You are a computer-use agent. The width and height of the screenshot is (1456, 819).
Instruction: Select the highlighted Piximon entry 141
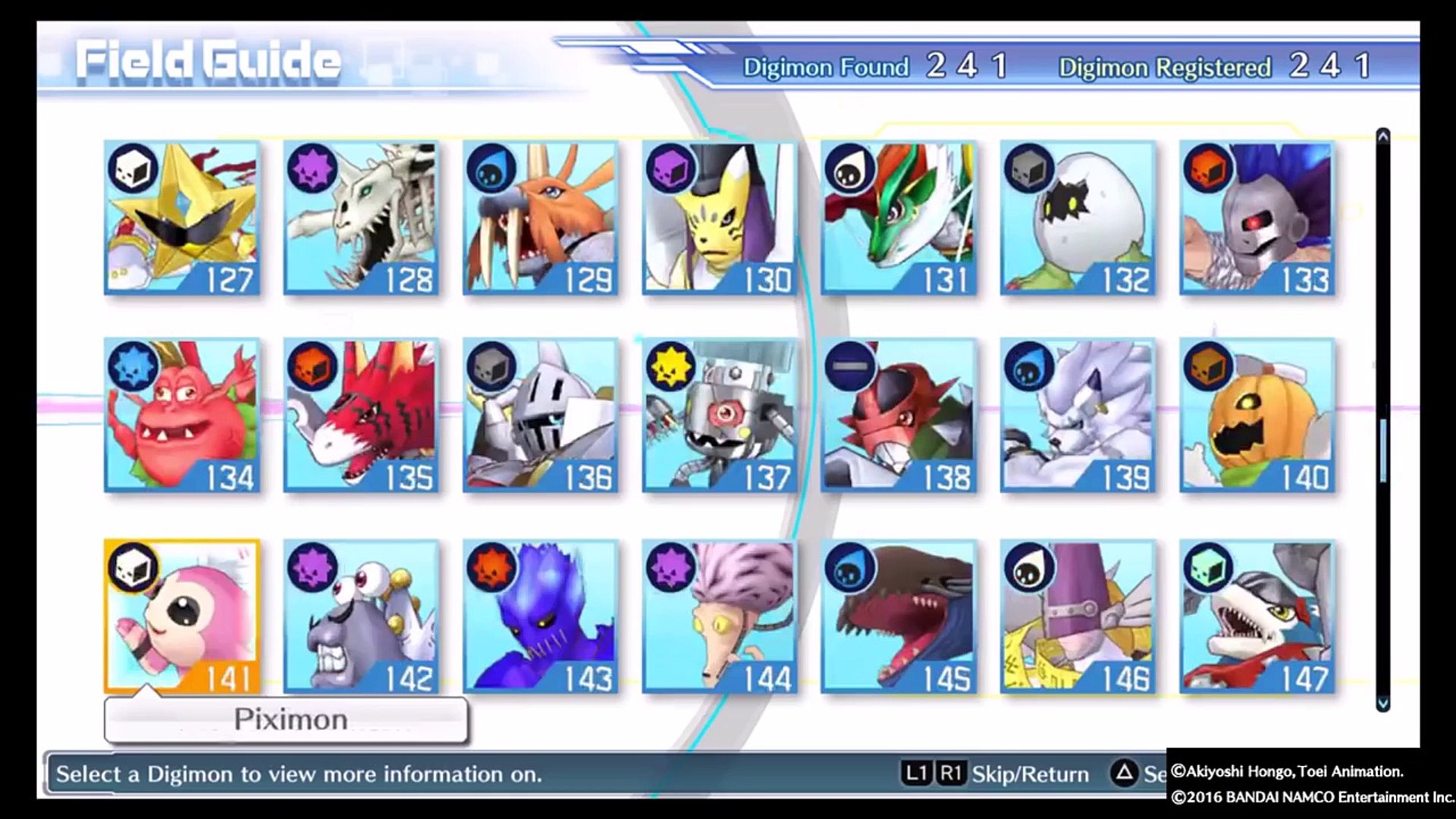[x=182, y=616]
